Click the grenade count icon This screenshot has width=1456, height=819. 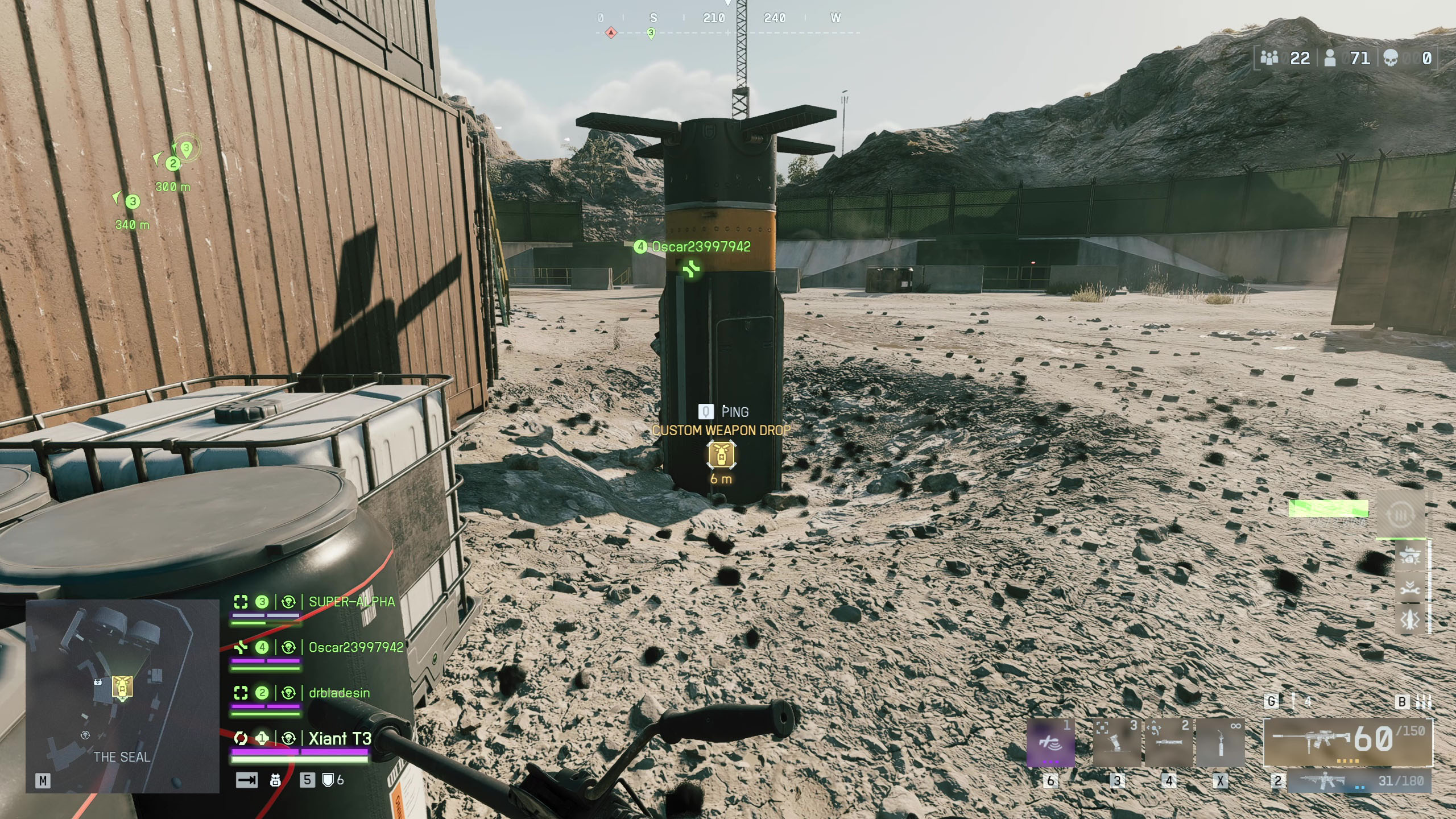tap(1293, 701)
